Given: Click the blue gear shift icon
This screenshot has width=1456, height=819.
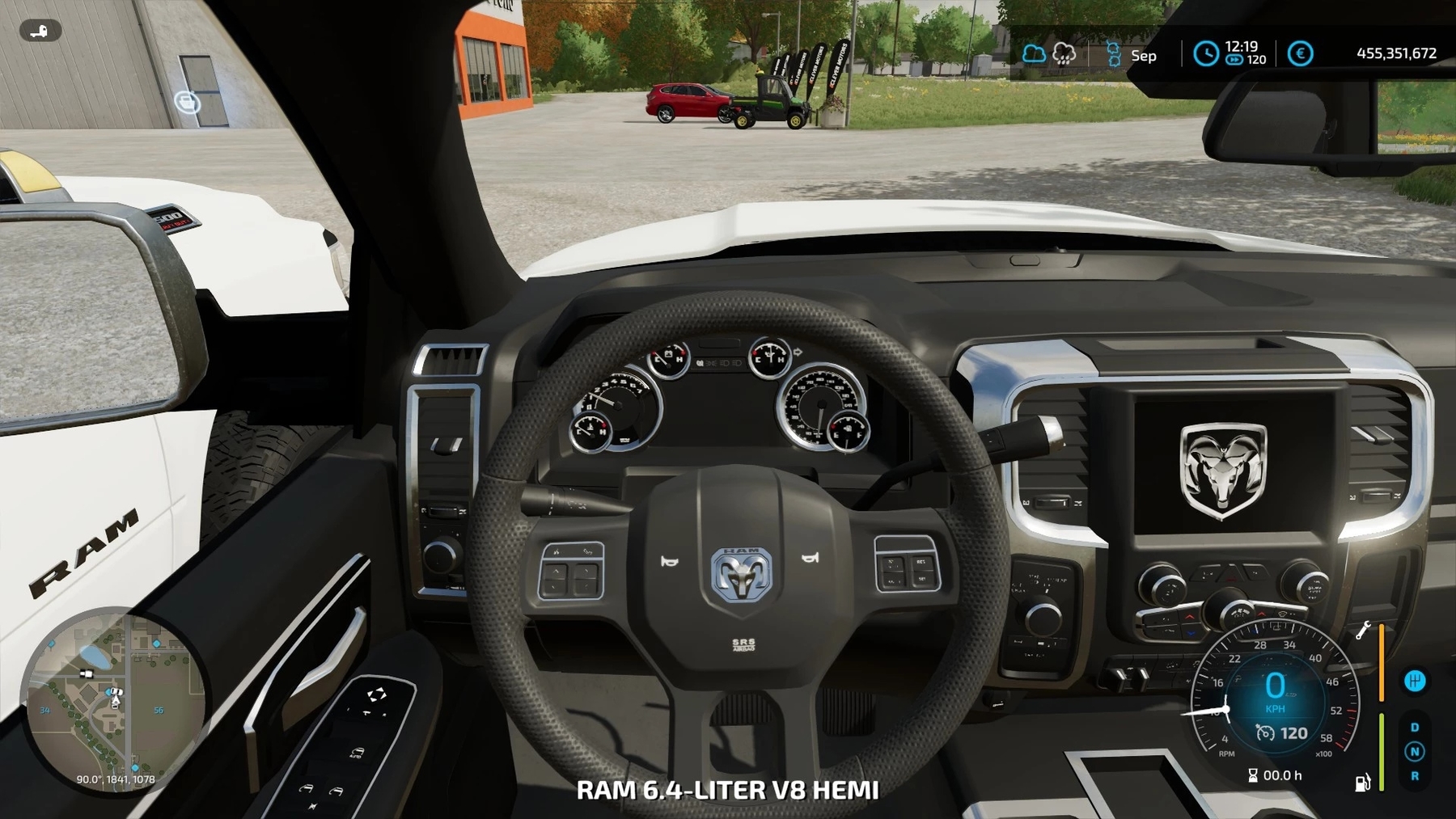Looking at the screenshot, I should click(1415, 681).
